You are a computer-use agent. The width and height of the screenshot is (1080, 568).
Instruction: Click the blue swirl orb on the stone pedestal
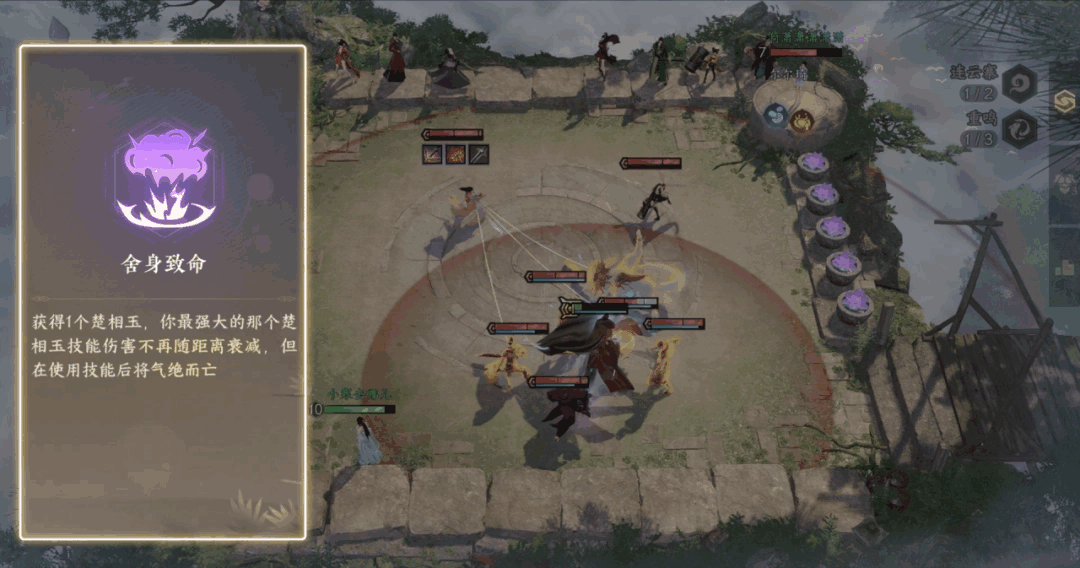(777, 117)
